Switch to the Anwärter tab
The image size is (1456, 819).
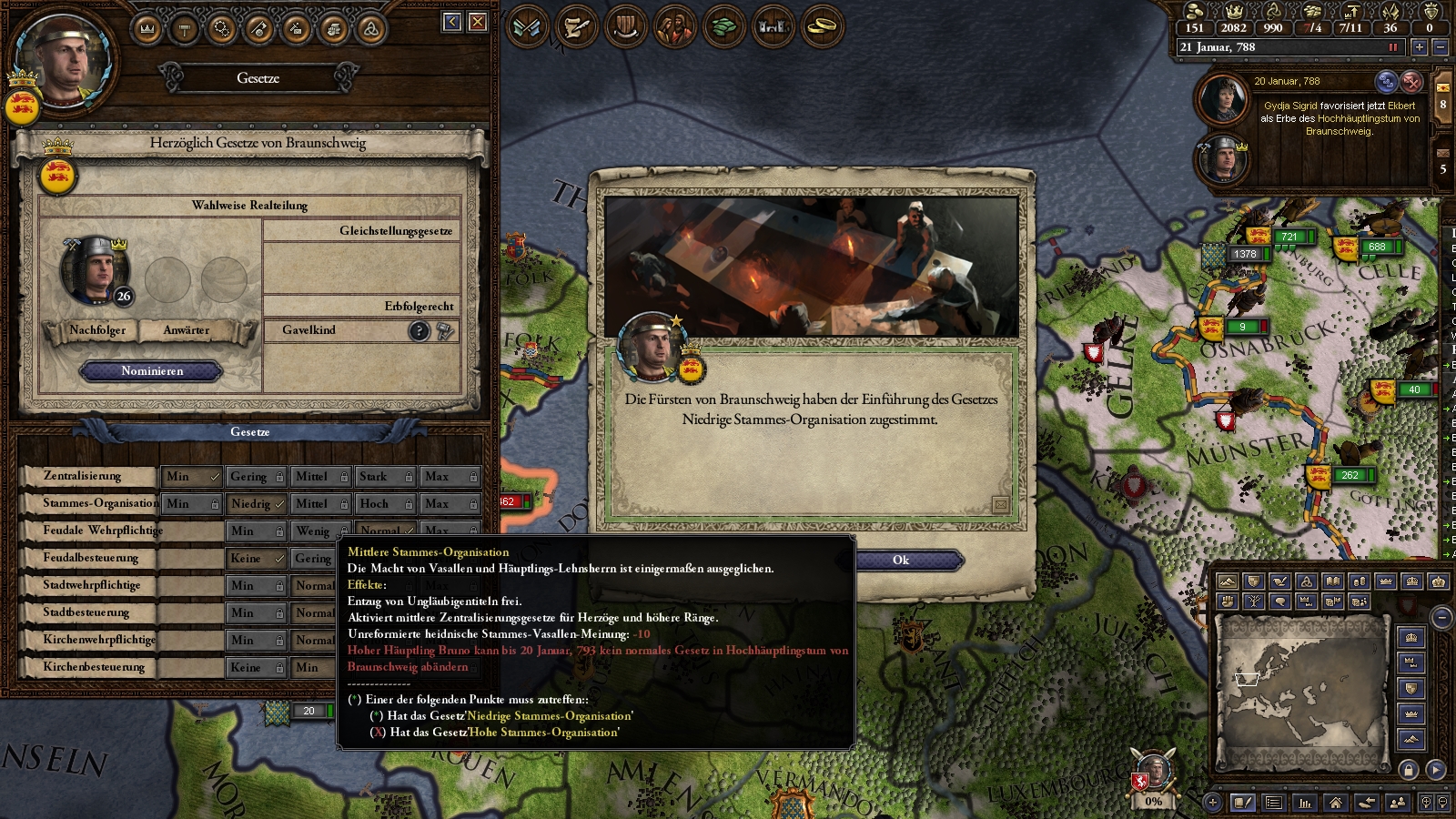coord(186,330)
